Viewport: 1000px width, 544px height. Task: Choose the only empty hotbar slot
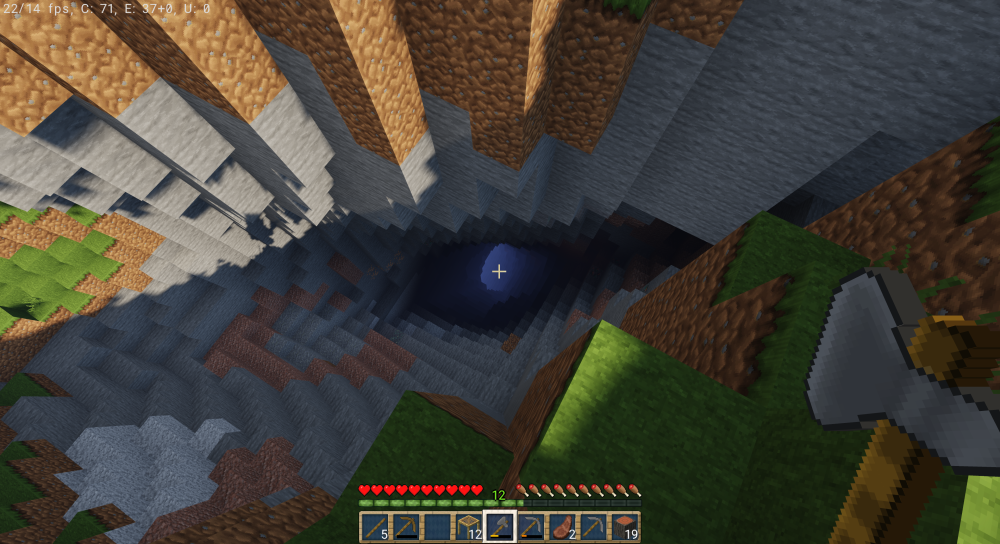[437, 527]
